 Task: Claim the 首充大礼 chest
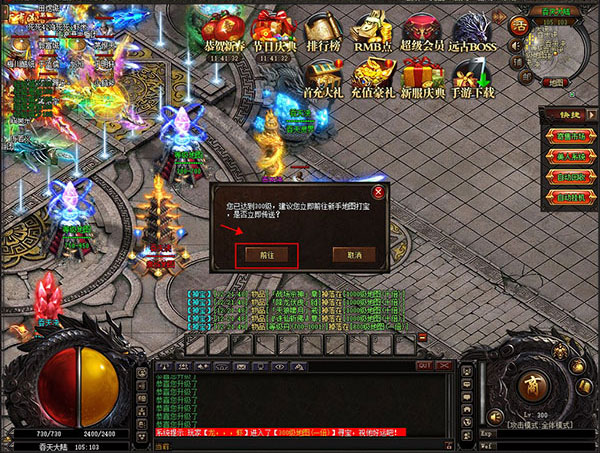321,78
